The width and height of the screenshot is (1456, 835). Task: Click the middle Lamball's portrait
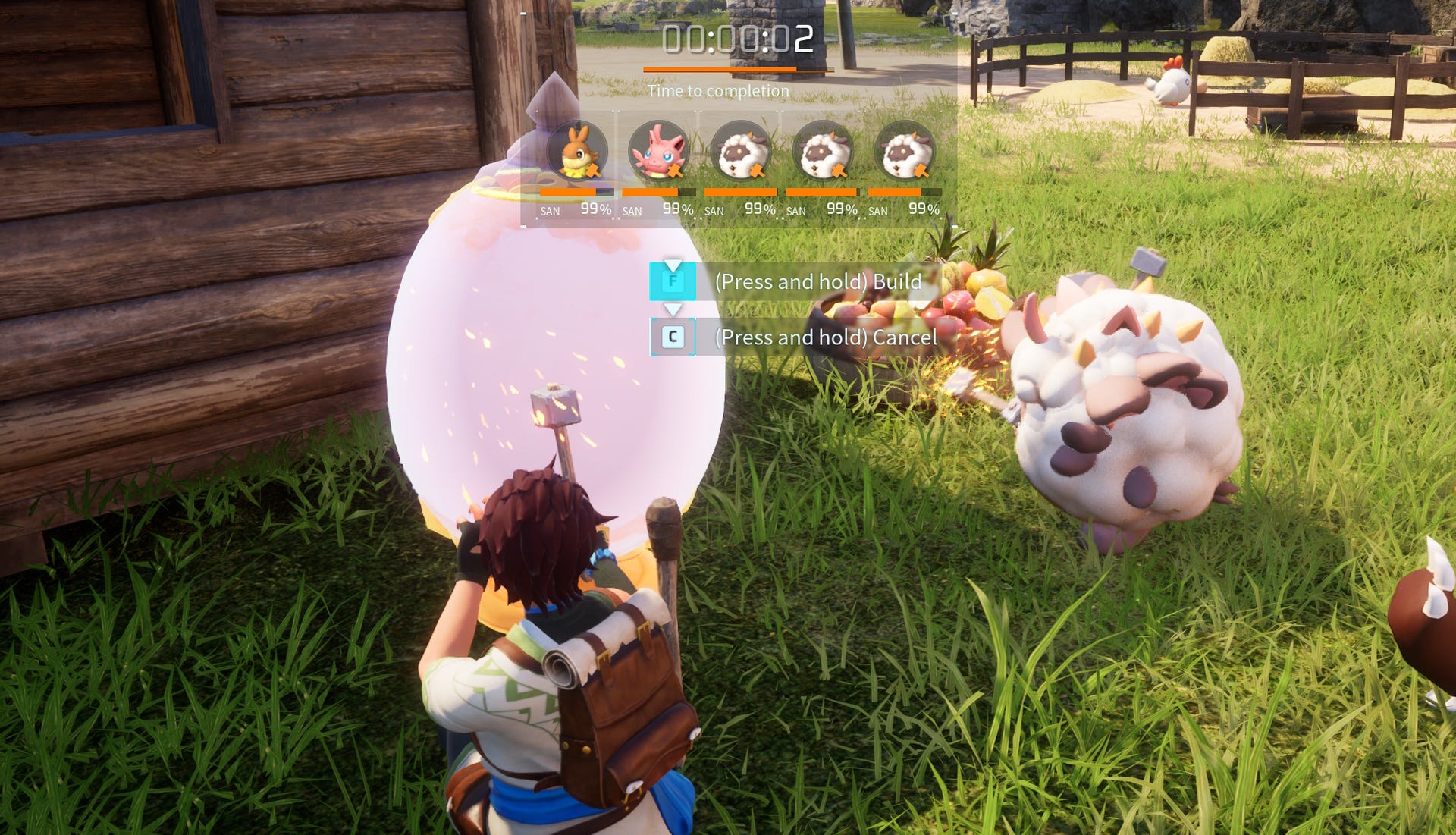825,151
